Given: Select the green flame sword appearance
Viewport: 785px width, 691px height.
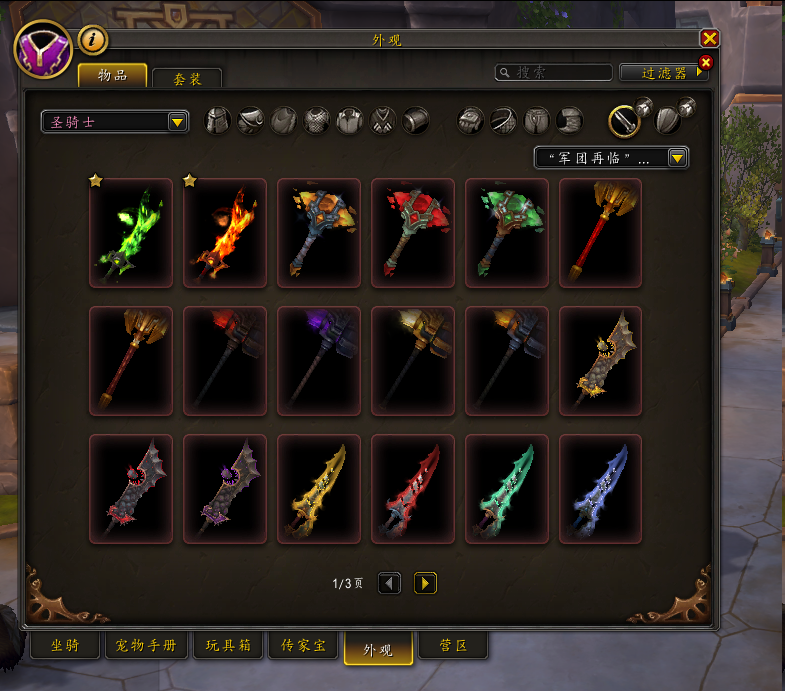Looking at the screenshot, I should click(x=131, y=233).
